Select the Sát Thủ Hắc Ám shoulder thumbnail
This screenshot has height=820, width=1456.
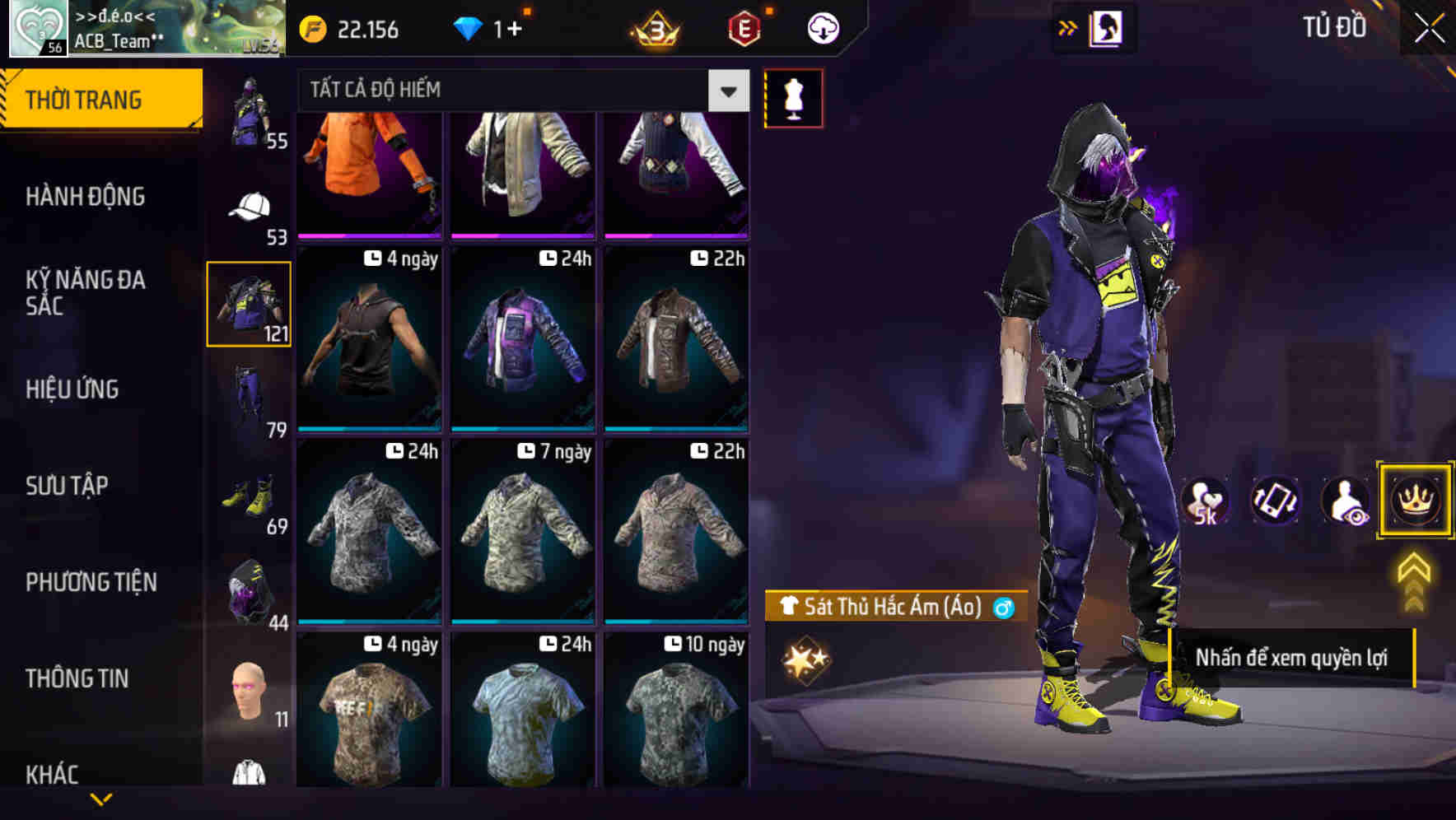[250, 303]
